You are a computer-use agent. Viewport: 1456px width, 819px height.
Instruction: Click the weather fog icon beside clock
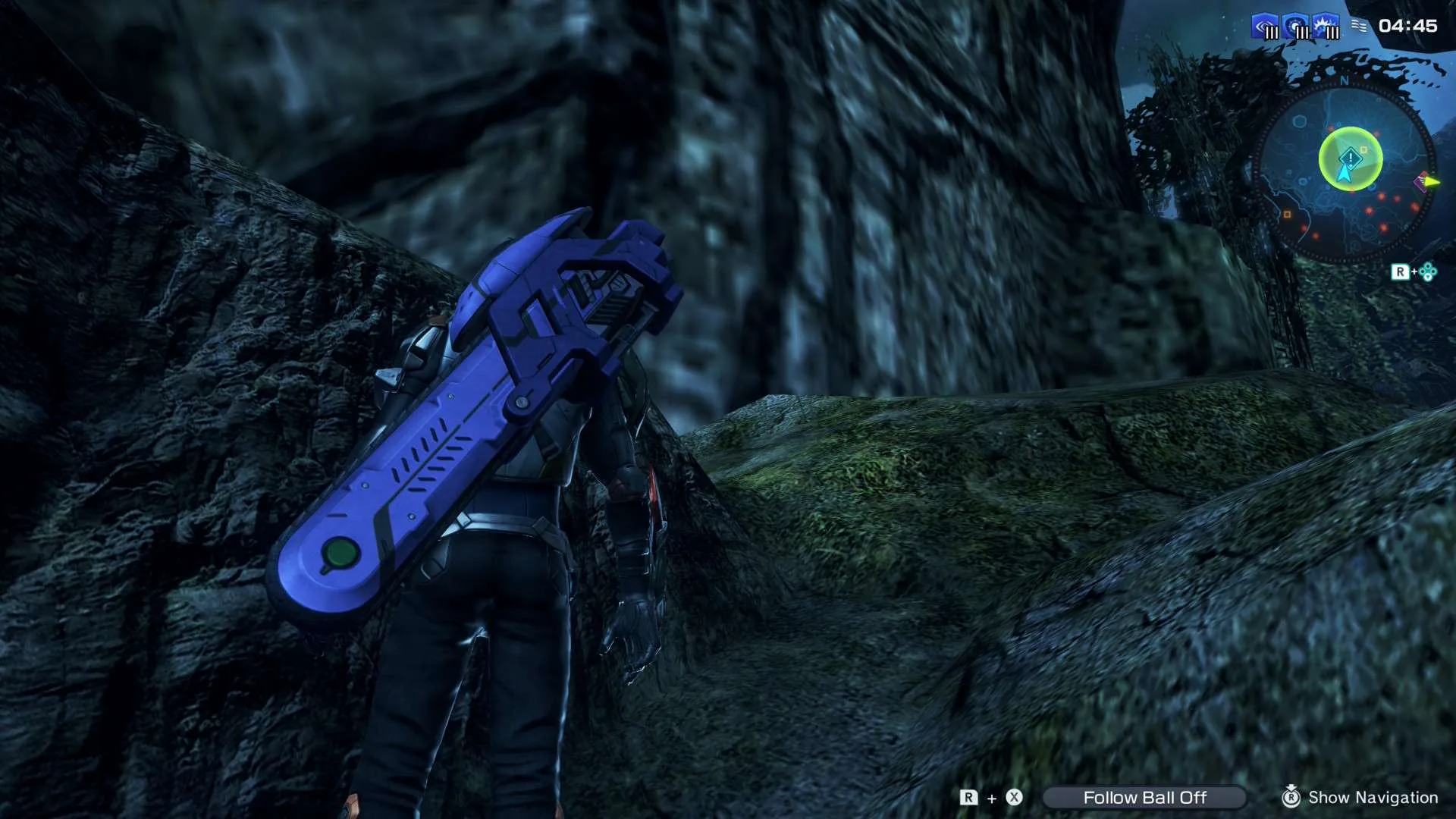(x=1359, y=27)
